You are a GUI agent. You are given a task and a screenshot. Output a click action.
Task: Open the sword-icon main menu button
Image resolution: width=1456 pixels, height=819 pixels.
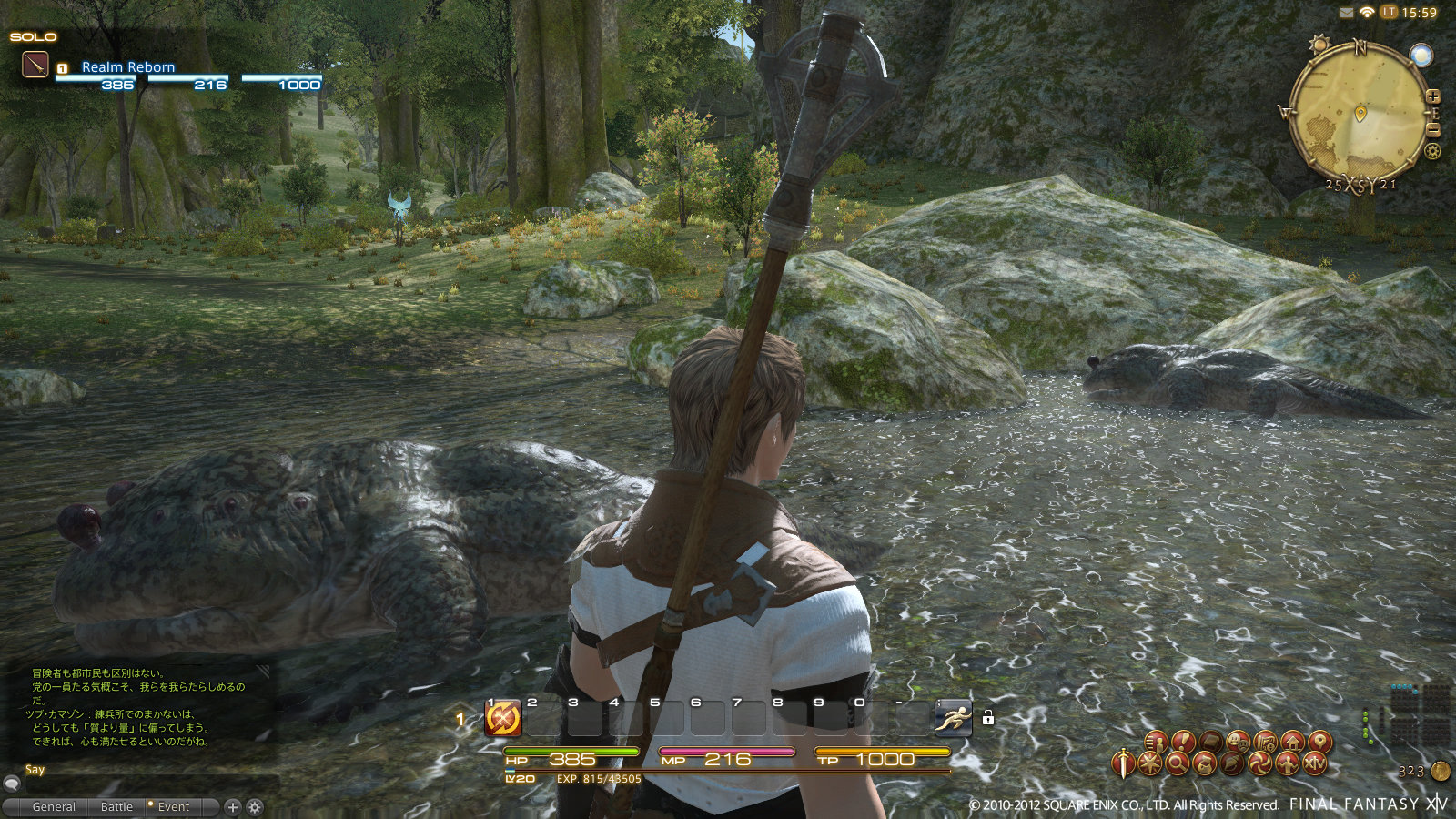click(x=1125, y=763)
